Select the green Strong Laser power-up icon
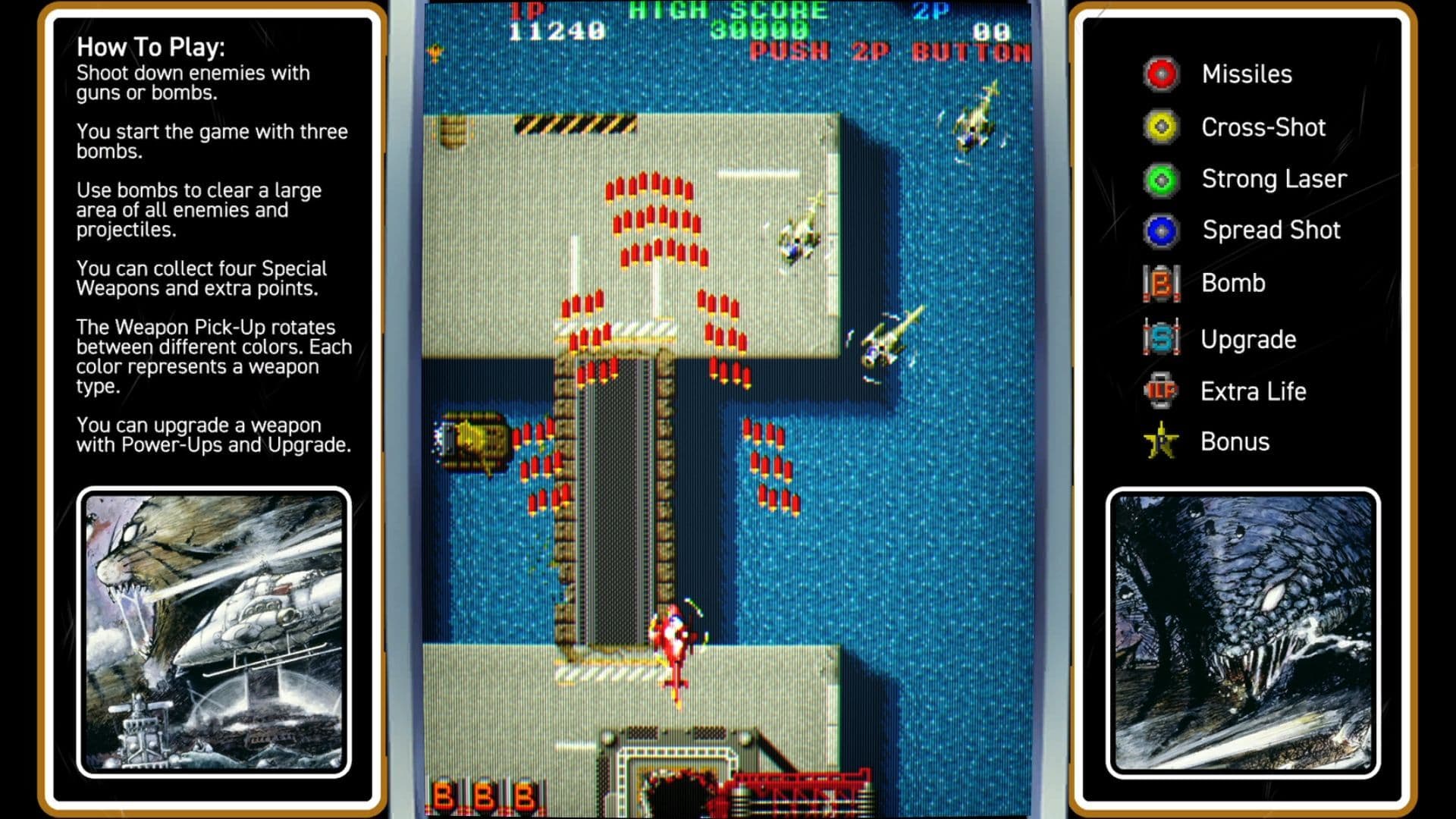 (x=1159, y=179)
